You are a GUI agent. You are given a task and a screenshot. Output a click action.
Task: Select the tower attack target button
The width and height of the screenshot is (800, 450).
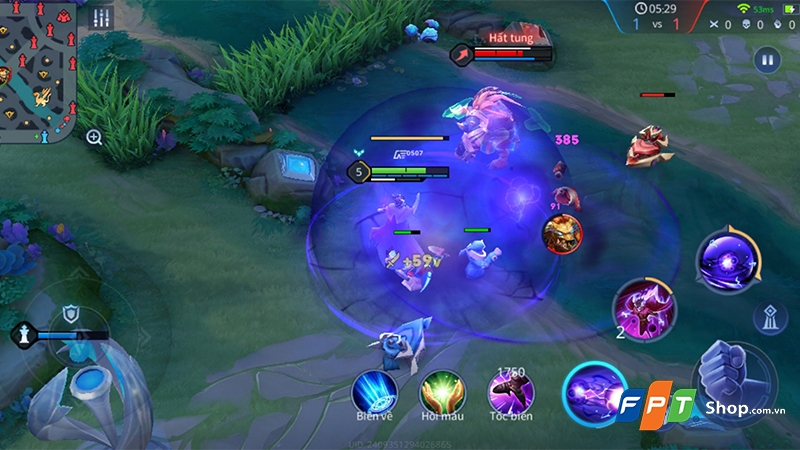[769, 316]
